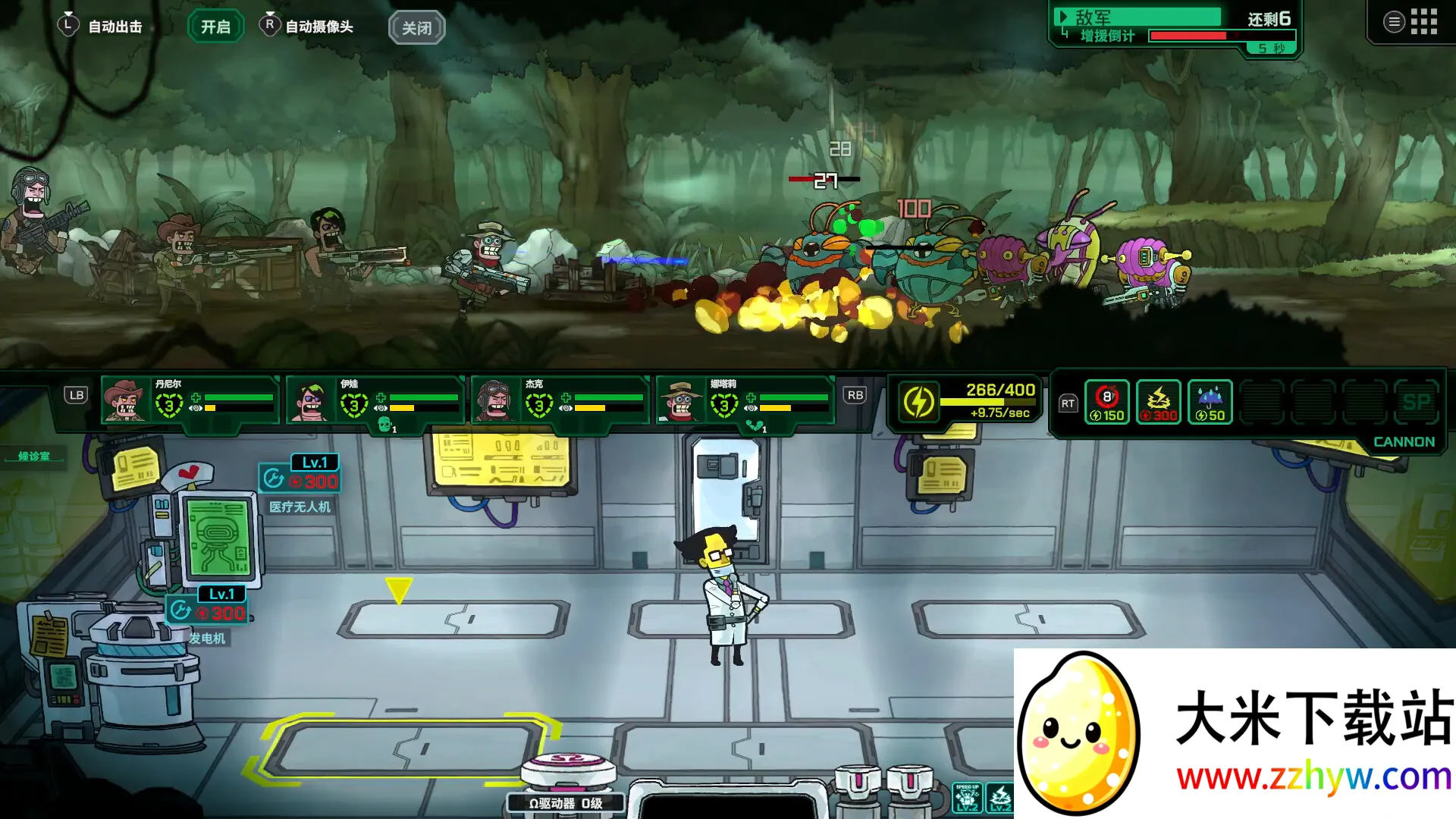Visit the www.zzhyw.com watermark link
The image size is (1456, 819).
(x=1313, y=777)
